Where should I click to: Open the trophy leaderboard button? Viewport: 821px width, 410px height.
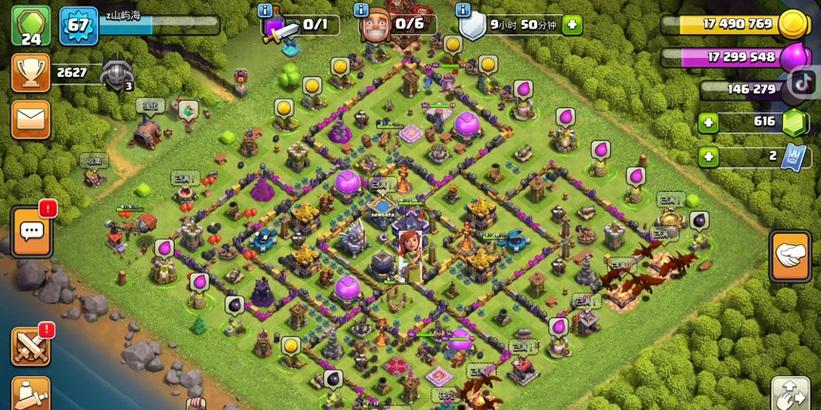(x=31, y=72)
